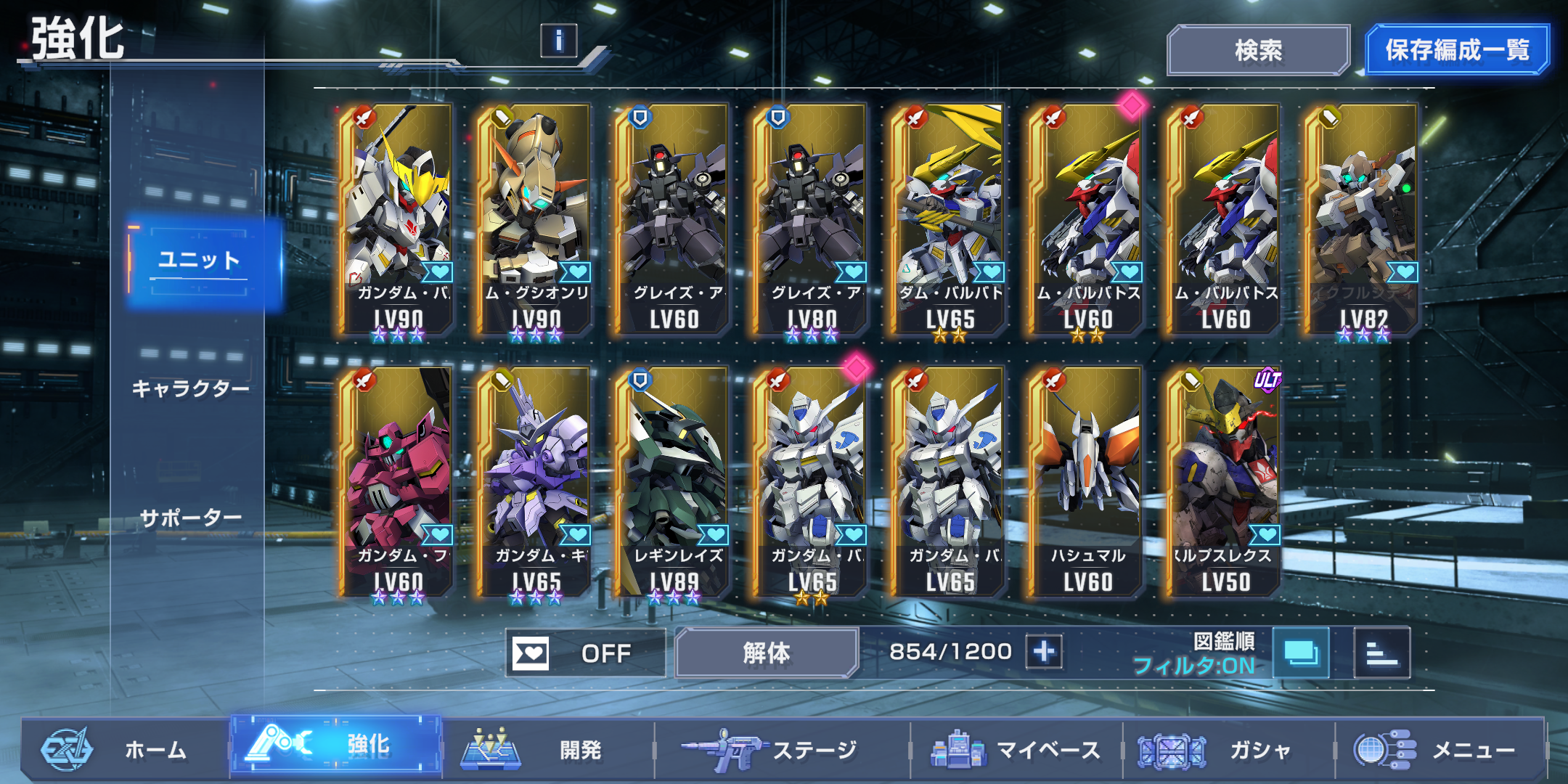
Task: Select the ULT ルプスレクス LV50 unit card
Action: coord(1225,483)
